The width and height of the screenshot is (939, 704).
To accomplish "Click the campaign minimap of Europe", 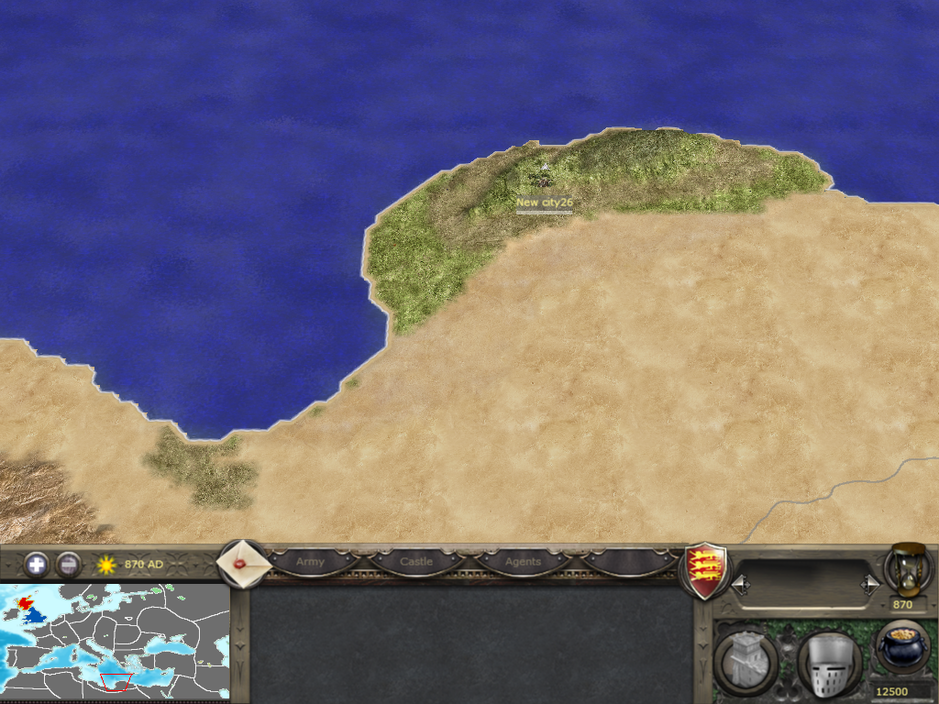I will (115, 641).
